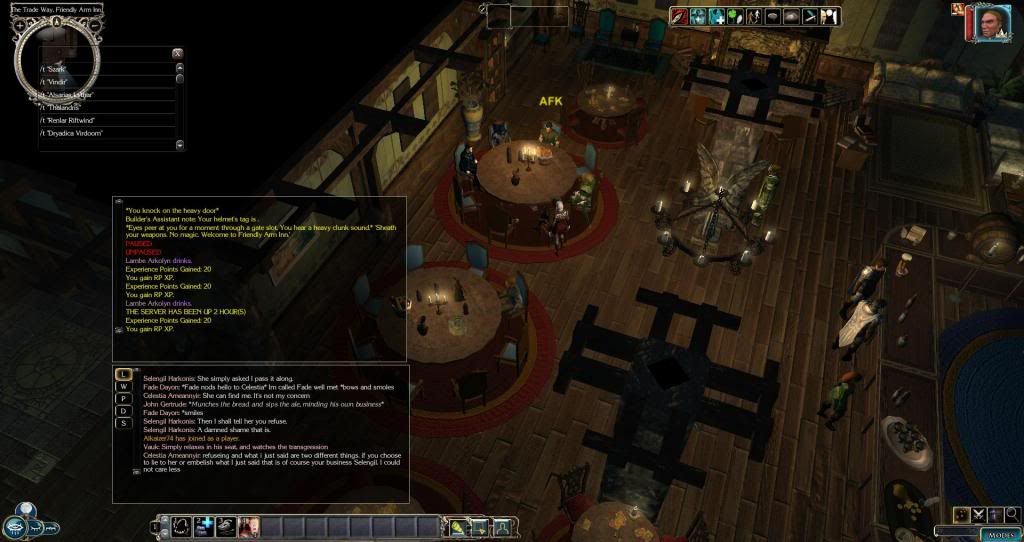Use the blue cross hotbar slot
Viewport: 1024px width, 542px height.
[204, 526]
